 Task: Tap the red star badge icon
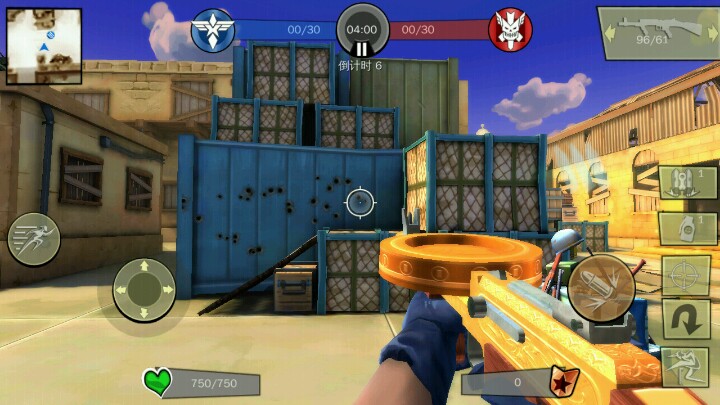[563, 381]
